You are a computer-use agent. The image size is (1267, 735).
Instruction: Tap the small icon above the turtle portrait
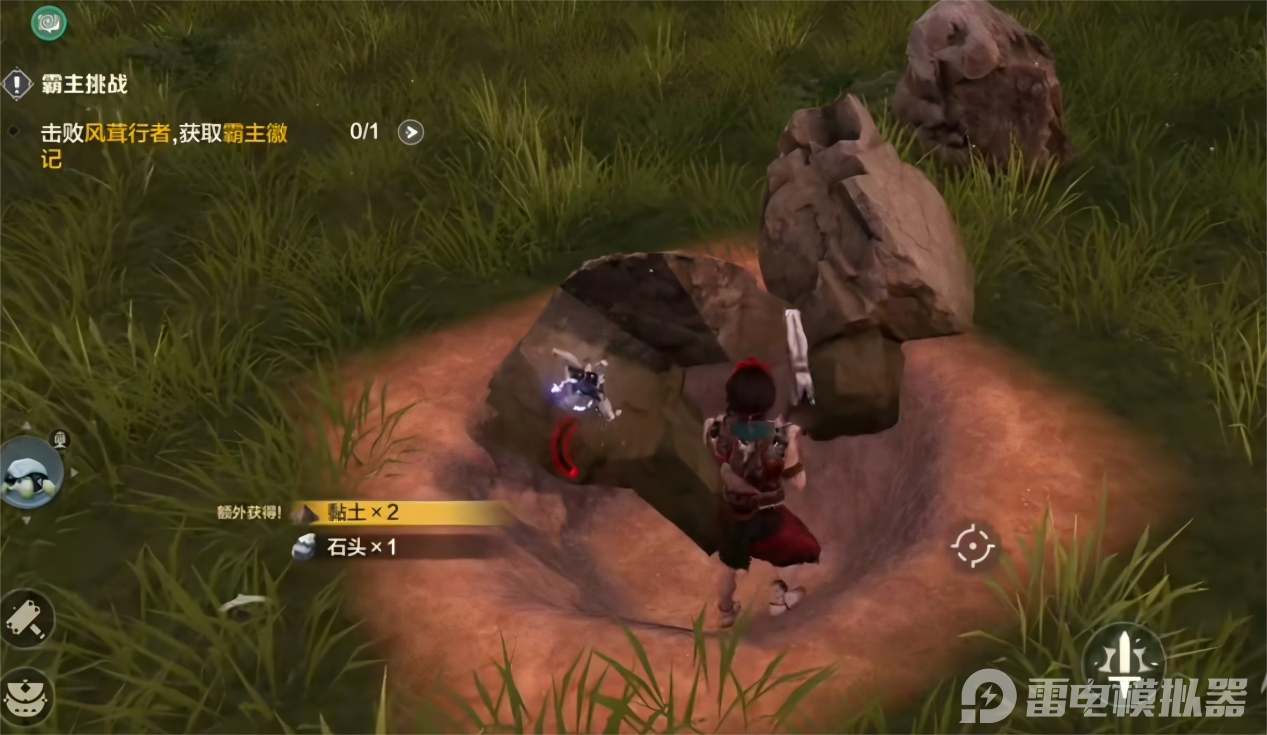[60, 438]
